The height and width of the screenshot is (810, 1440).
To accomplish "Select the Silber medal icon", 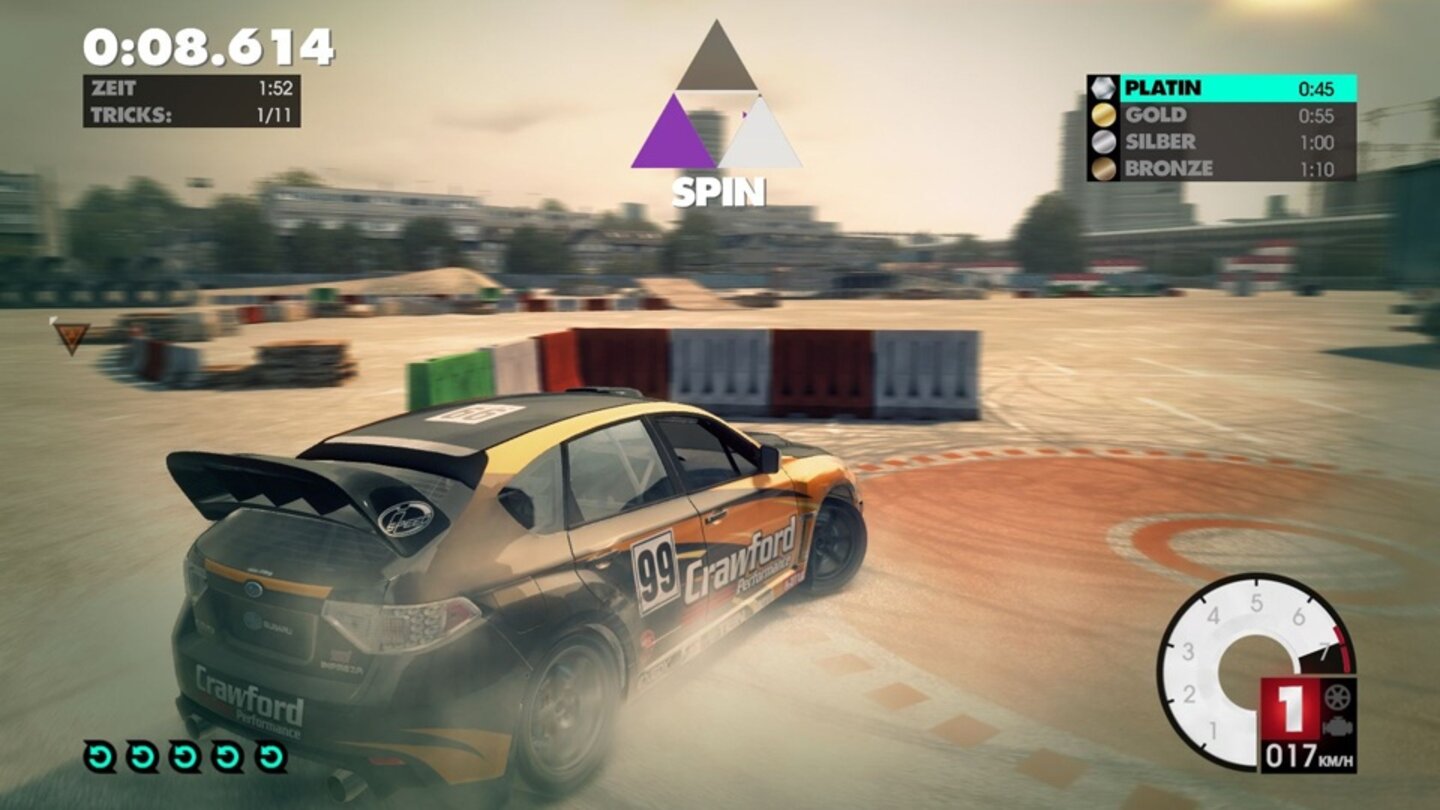I will click(x=1104, y=143).
